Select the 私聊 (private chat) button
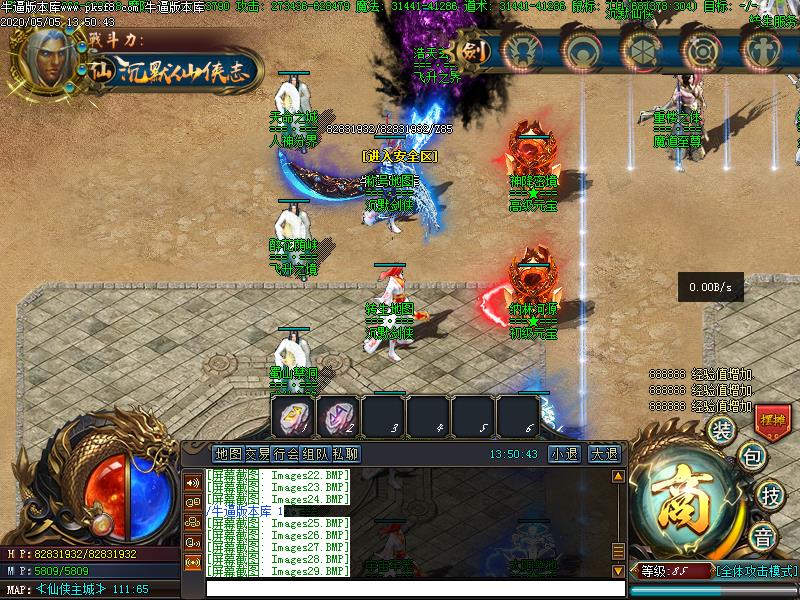The image size is (800, 600). pos(345,454)
